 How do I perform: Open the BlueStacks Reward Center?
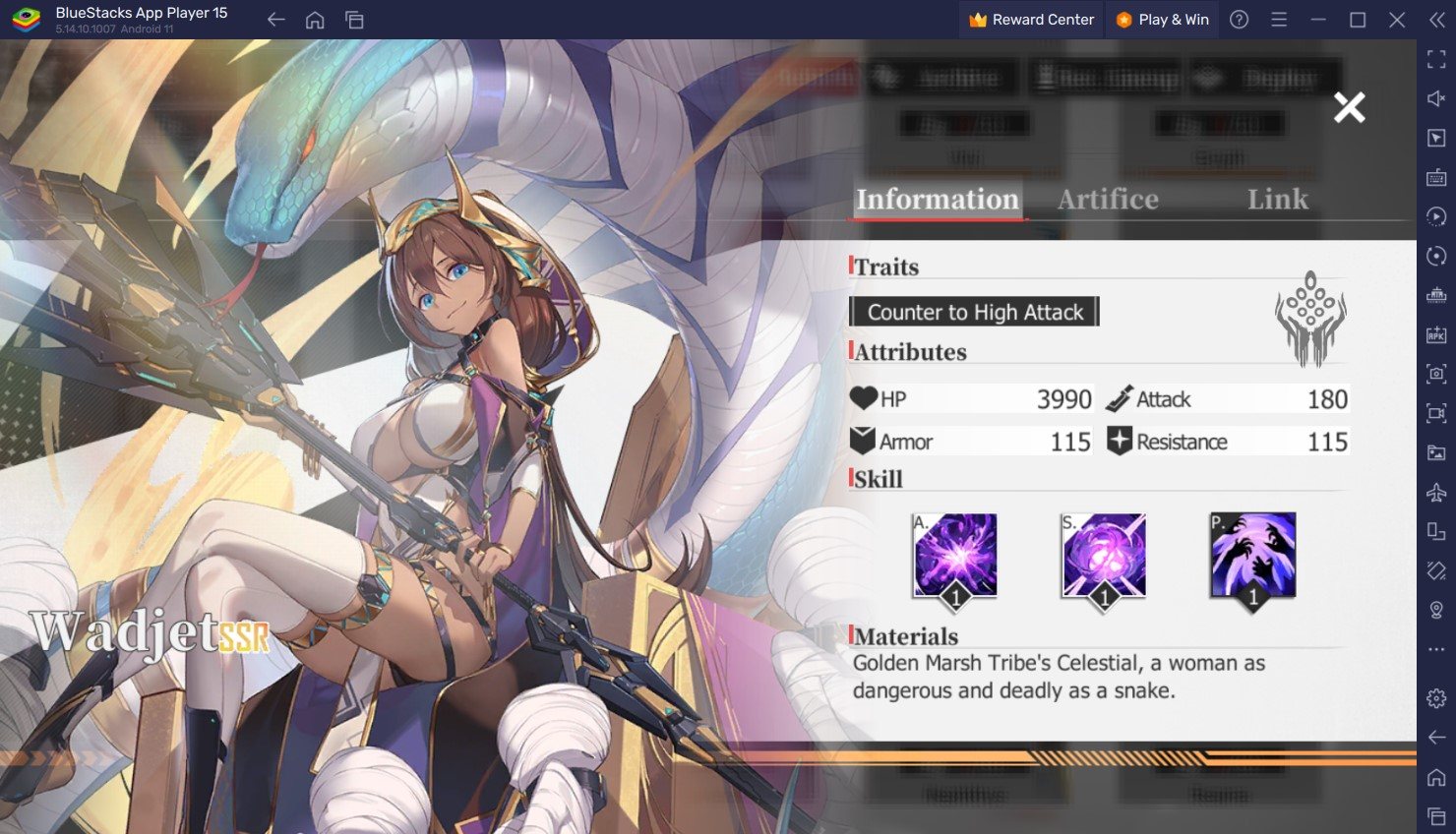[1031, 20]
